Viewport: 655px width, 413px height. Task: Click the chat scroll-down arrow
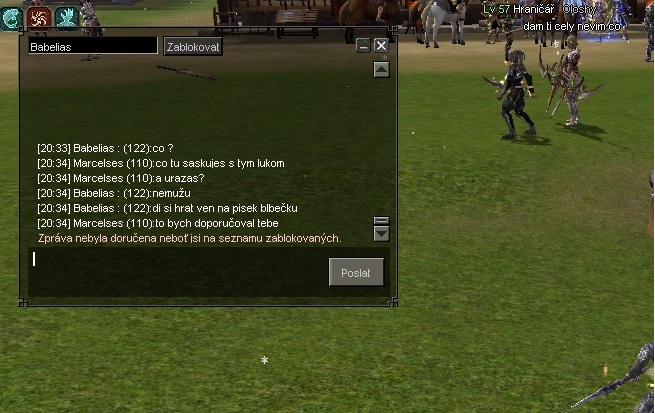pos(381,234)
